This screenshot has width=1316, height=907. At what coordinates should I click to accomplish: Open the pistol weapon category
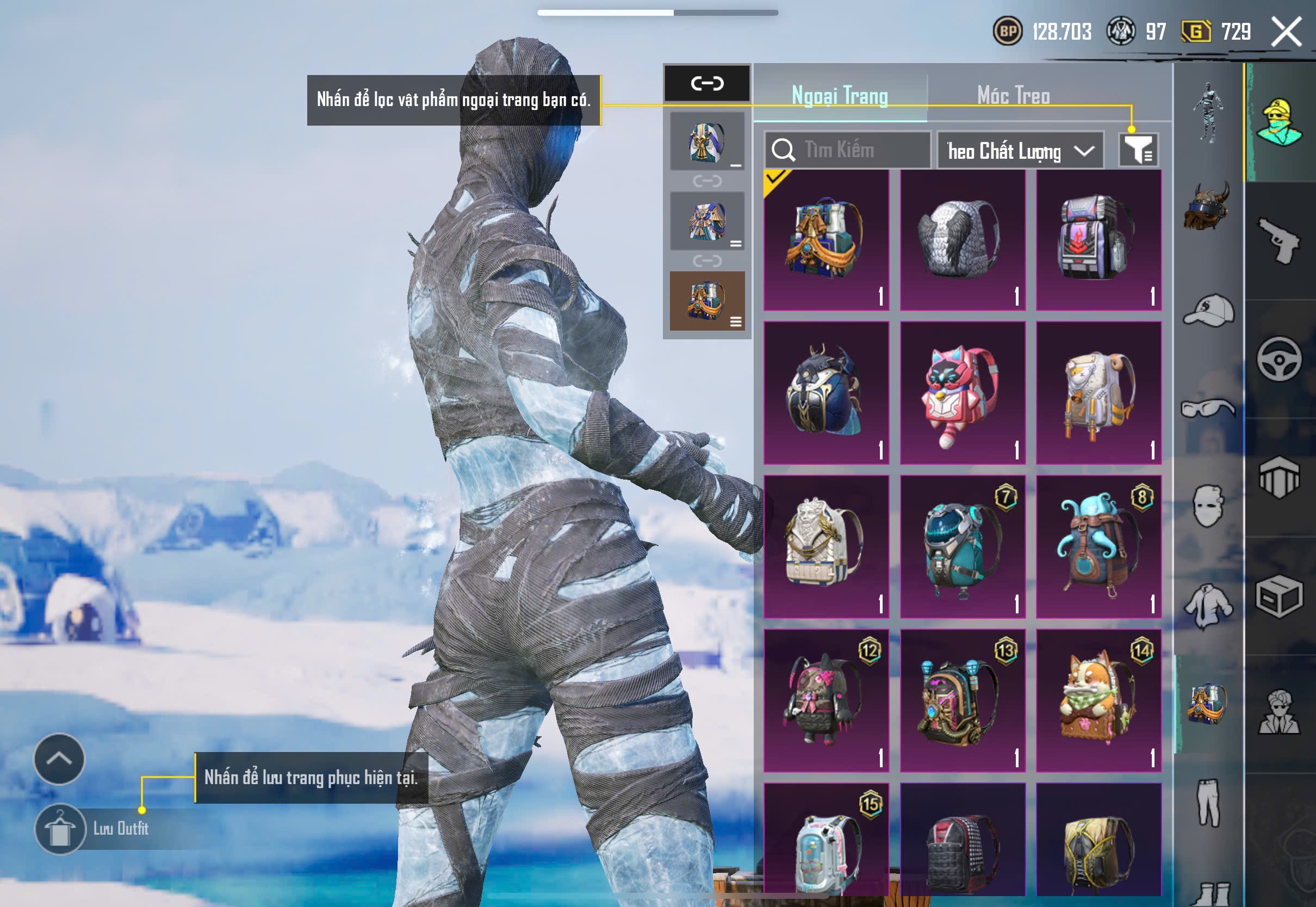point(1279,241)
